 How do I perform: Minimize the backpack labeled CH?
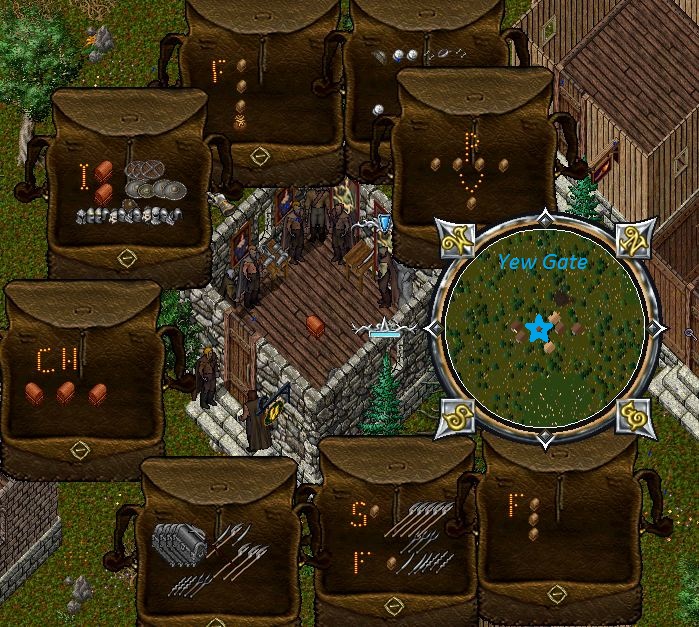click(80, 450)
